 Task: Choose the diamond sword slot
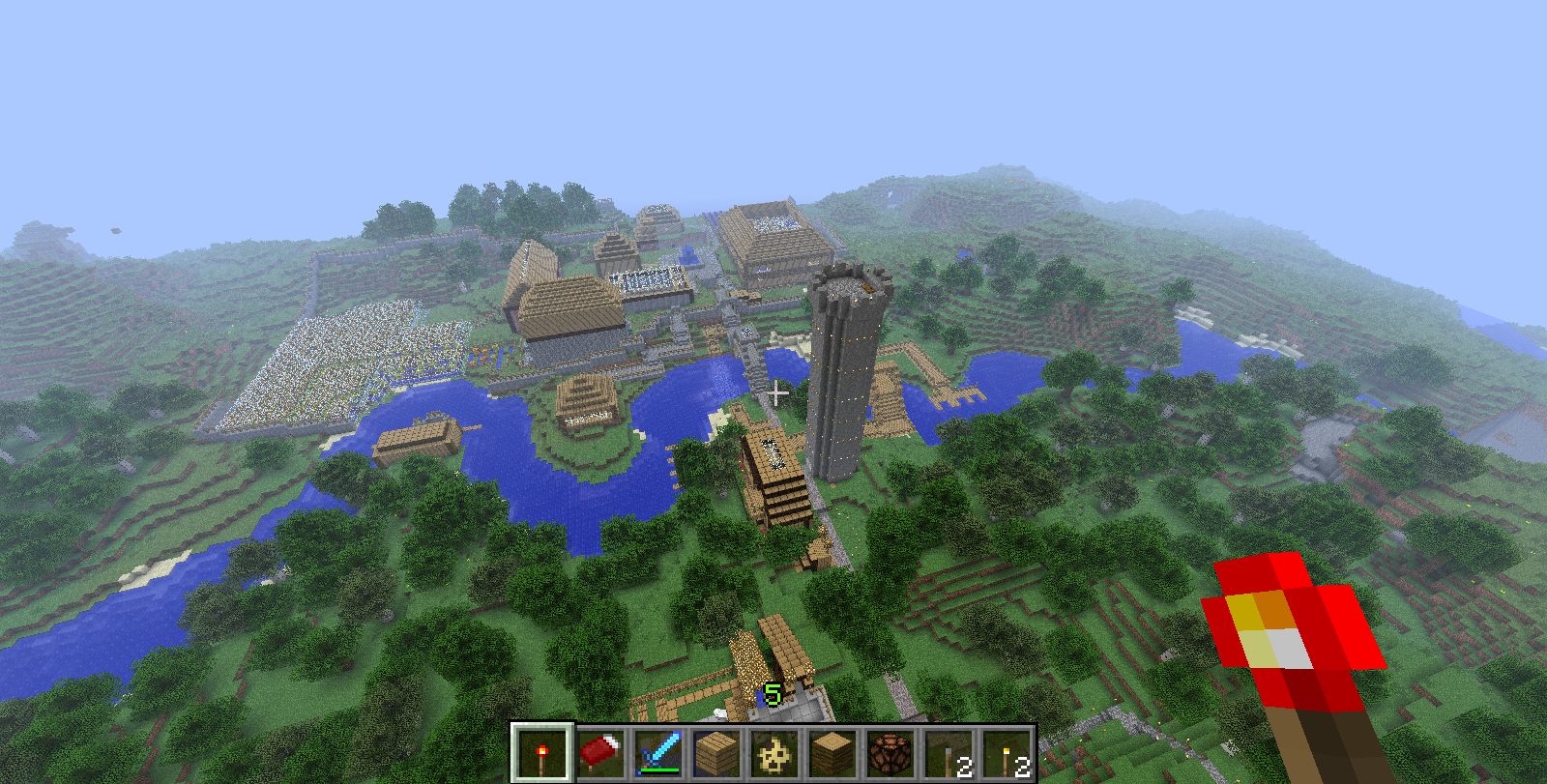pos(658,753)
